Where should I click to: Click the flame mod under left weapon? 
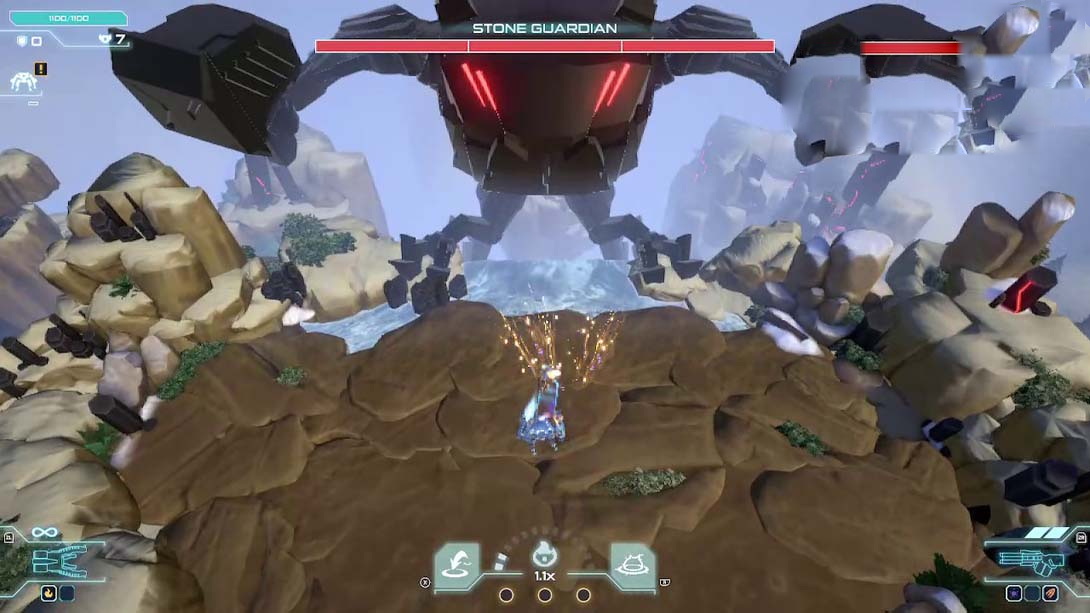coord(48,593)
